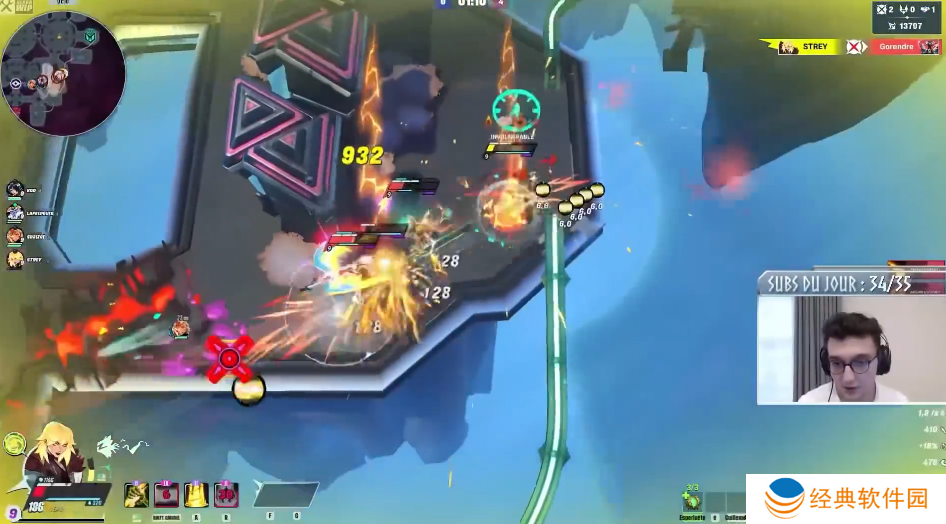The height and width of the screenshot is (524, 946).
Task: Activate the yellow fist ability icon
Action: point(137,493)
